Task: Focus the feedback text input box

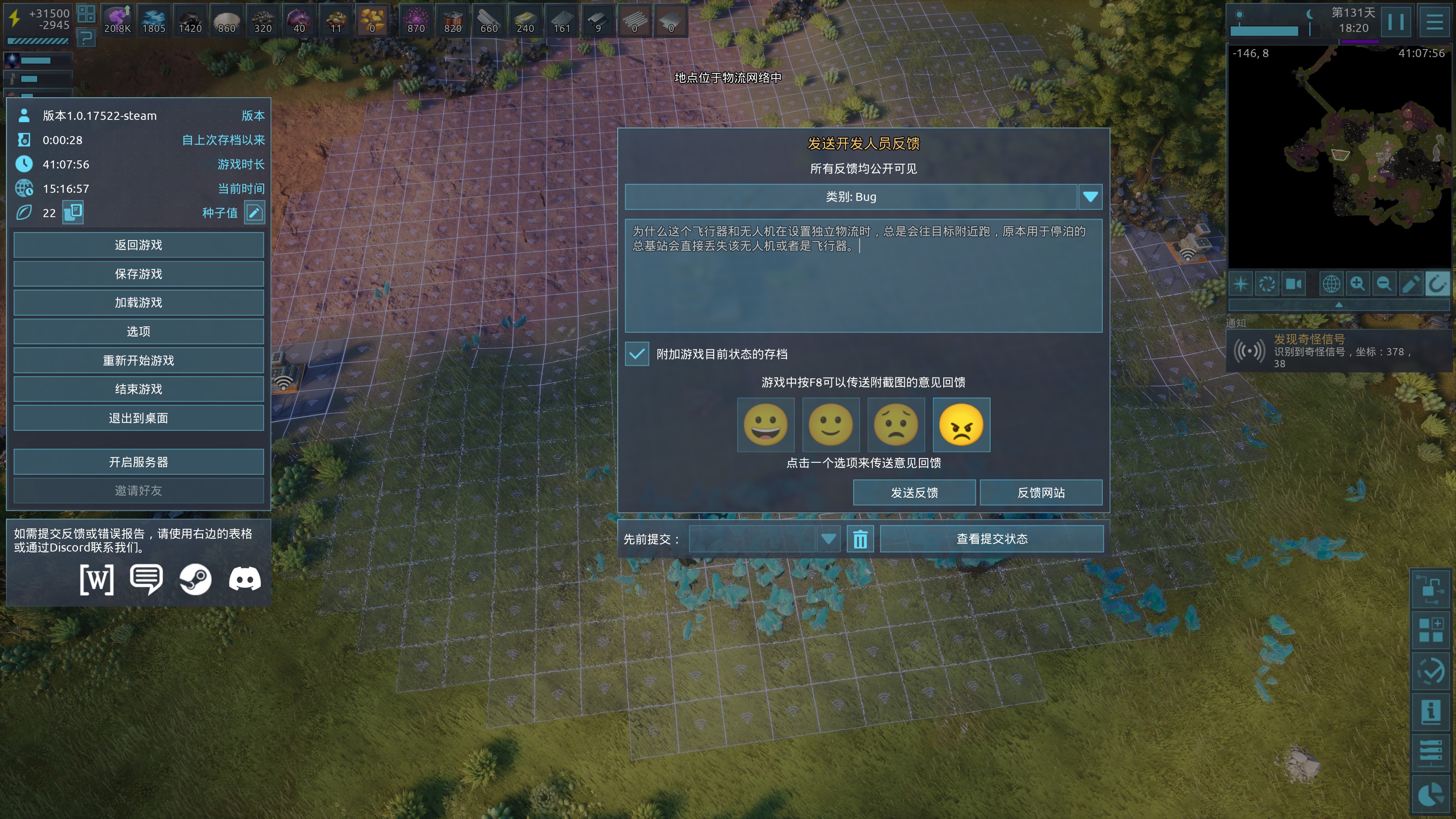Action: (x=863, y=283)
